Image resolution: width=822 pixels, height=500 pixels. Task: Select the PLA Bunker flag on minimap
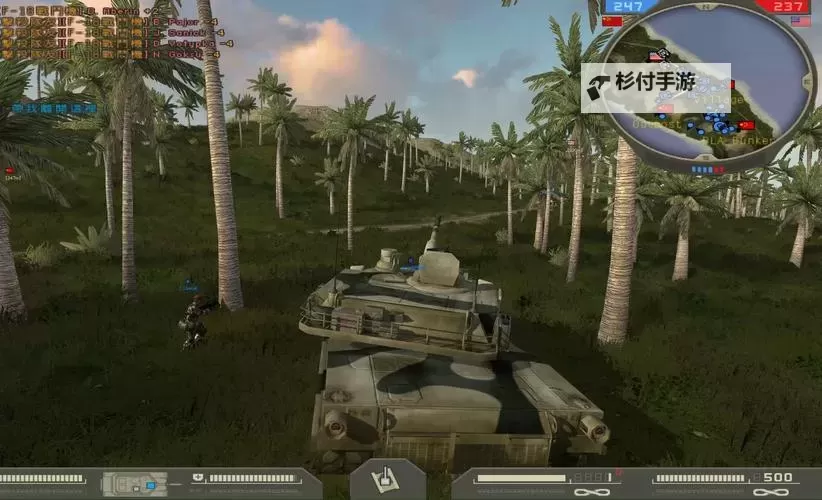(x=746, y=125)
